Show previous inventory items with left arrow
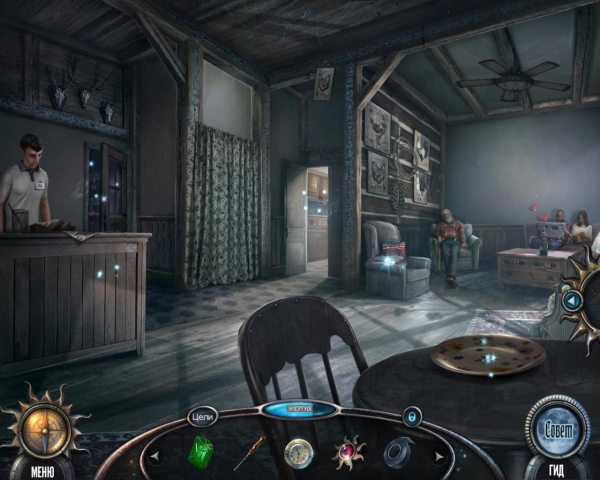 [x=155, y=458]
